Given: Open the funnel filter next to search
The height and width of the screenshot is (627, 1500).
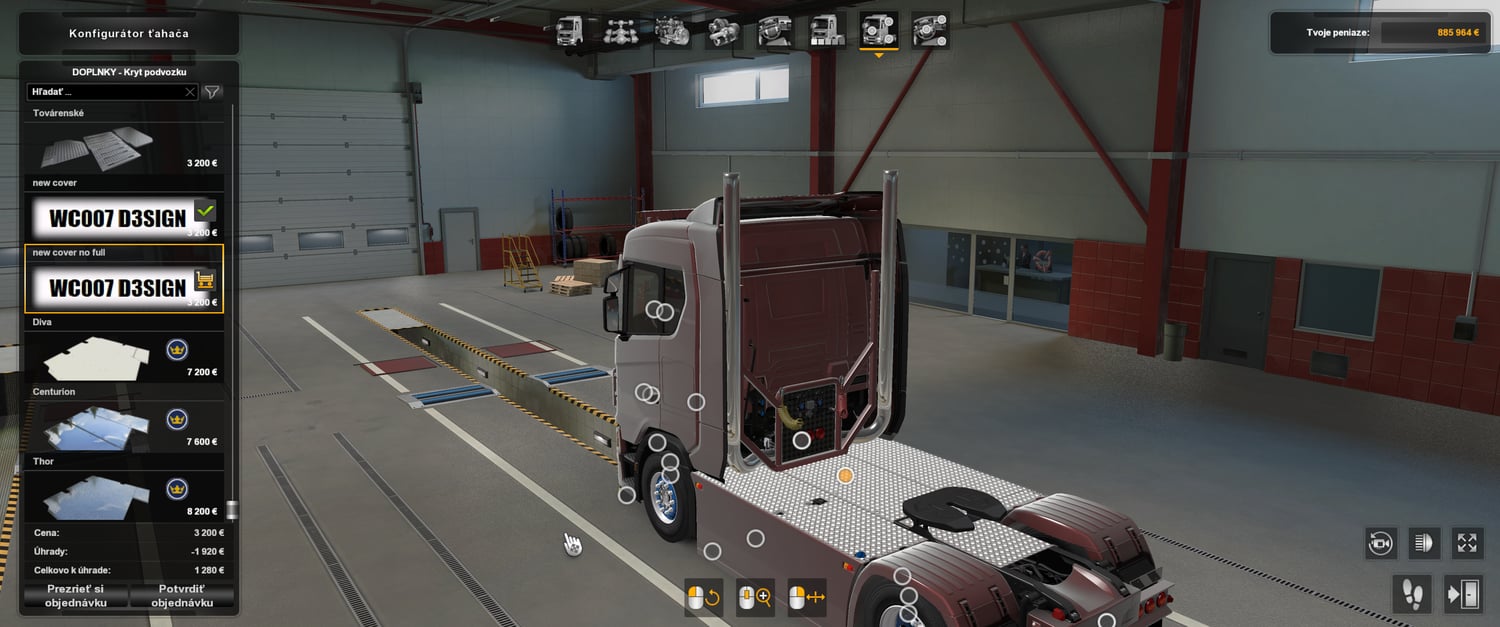Looking at the screenshot, I should point(212,92).
